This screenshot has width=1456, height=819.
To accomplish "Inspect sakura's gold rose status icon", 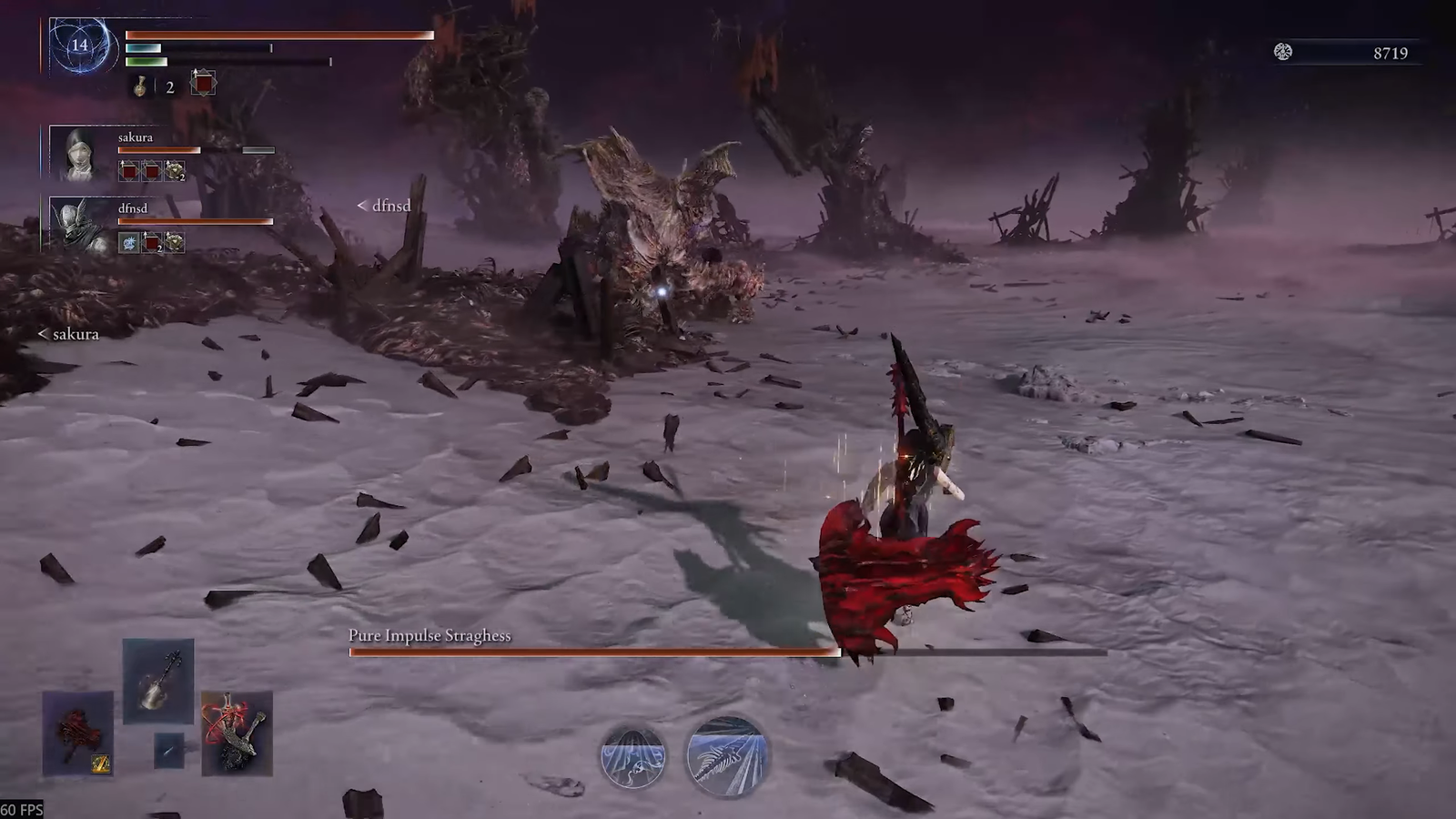I will click(x=175, y=171).
